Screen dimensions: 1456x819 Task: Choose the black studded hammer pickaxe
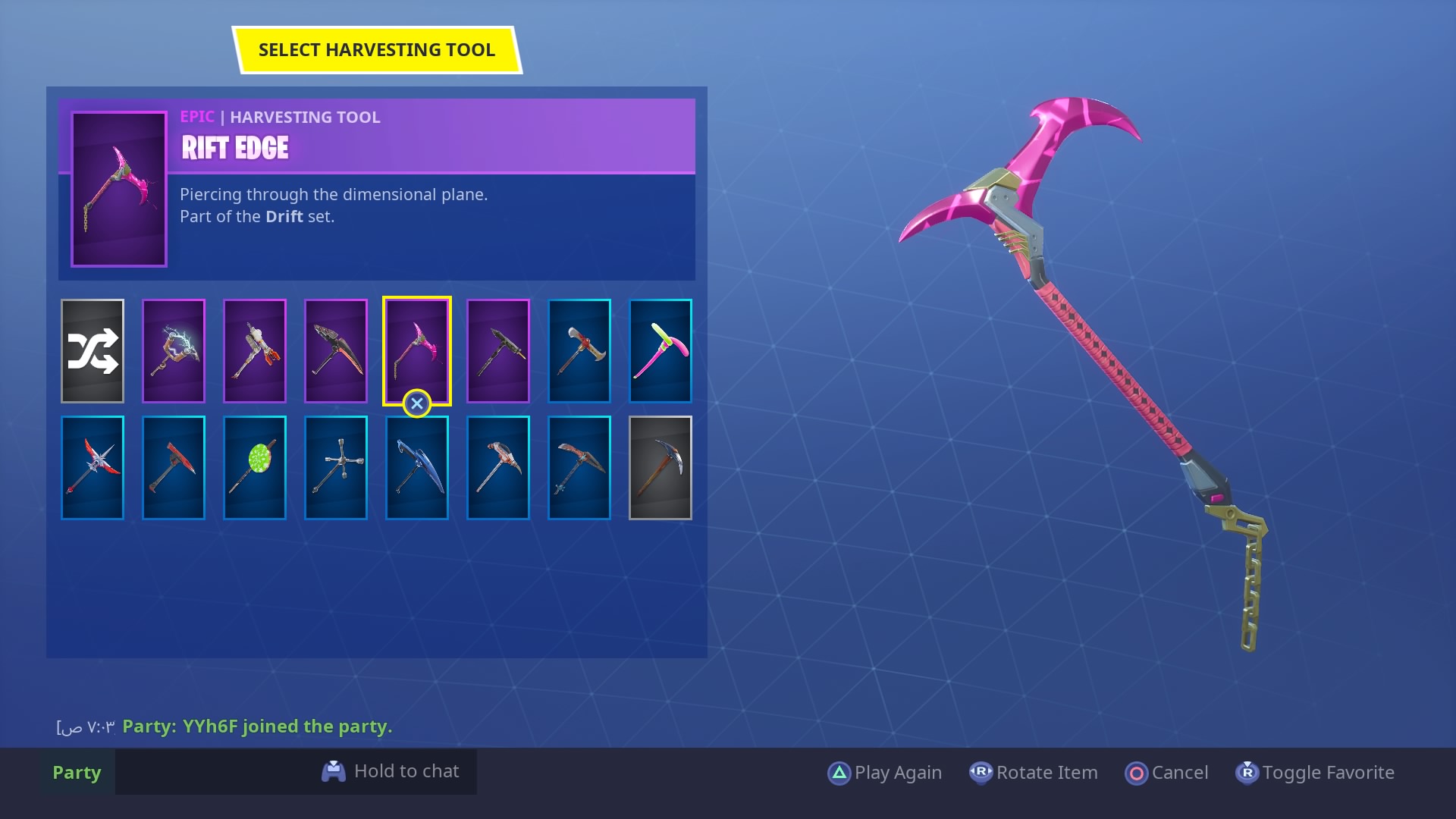pos(498,350)
